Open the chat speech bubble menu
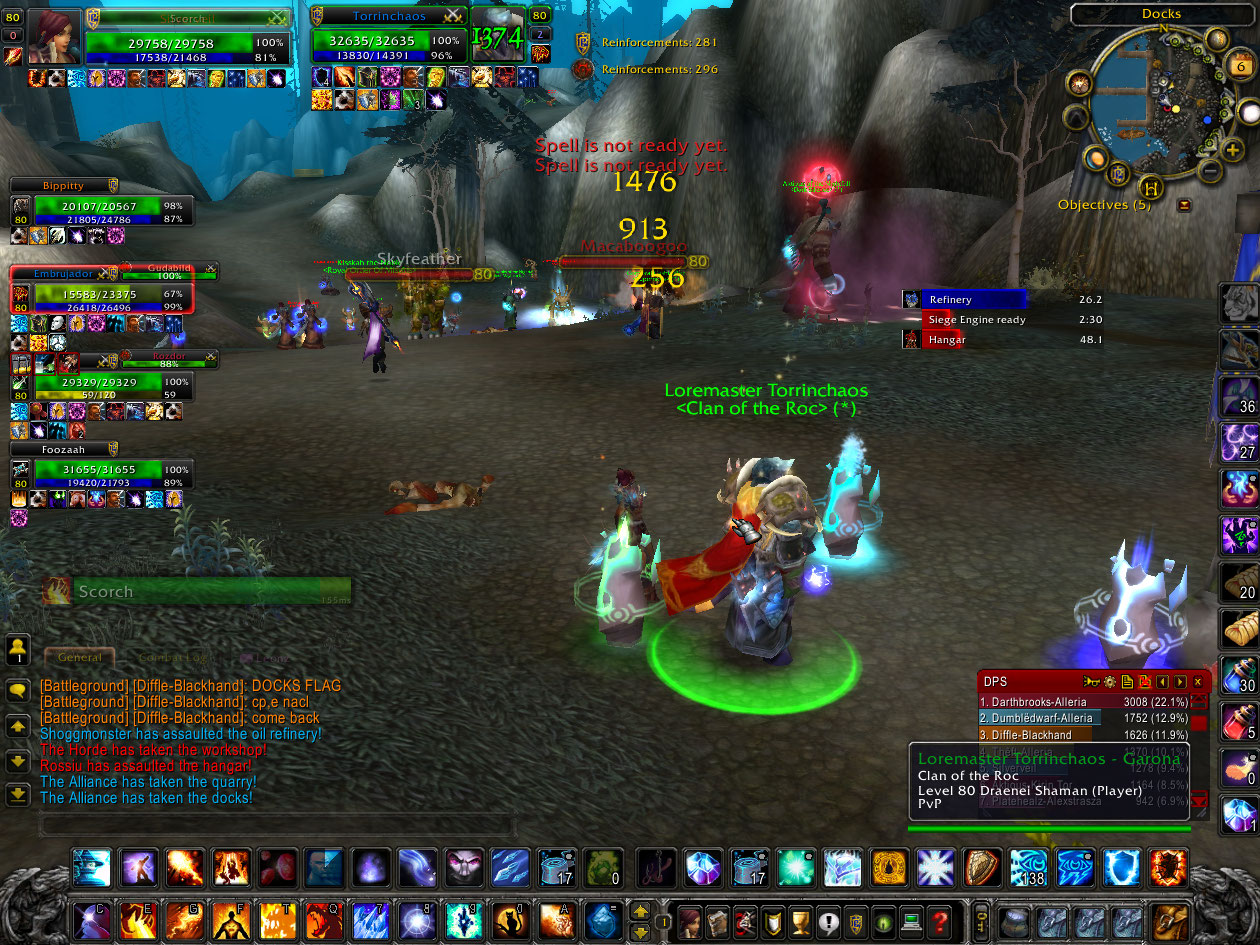The image size is (1260, 945). [x=17, y=690]
